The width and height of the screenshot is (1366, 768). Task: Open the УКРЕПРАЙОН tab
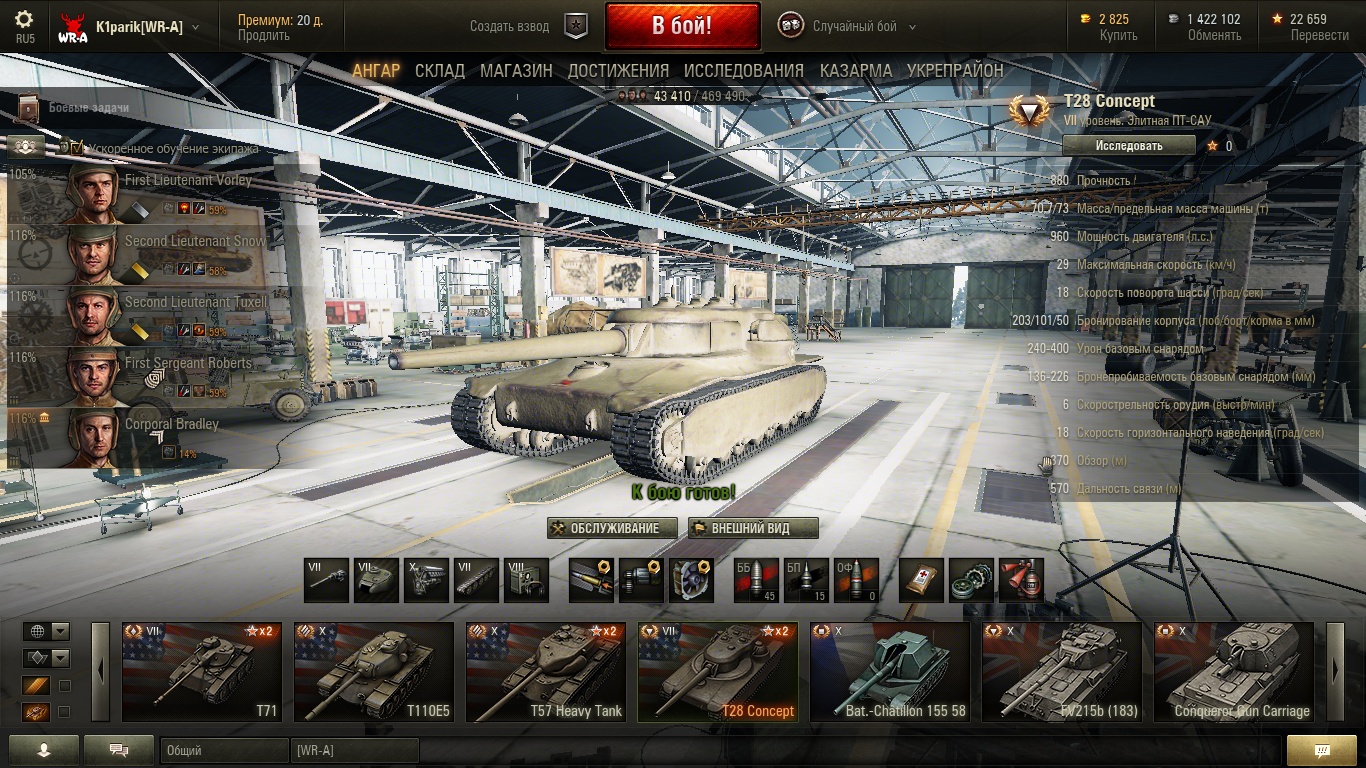click(x=955, y=71)
